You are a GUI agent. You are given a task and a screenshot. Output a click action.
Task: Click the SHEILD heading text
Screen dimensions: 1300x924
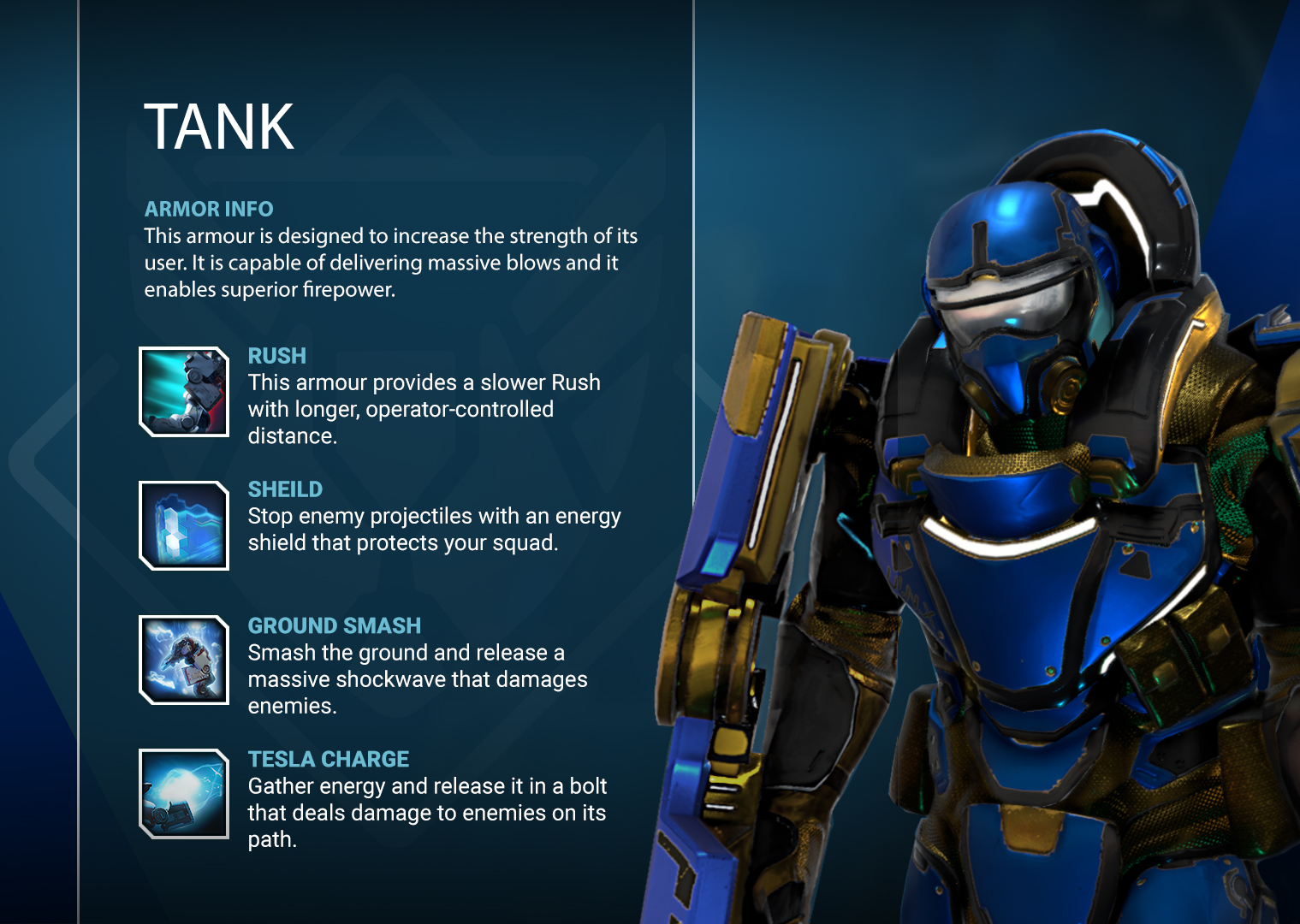(x=285, y=489)
